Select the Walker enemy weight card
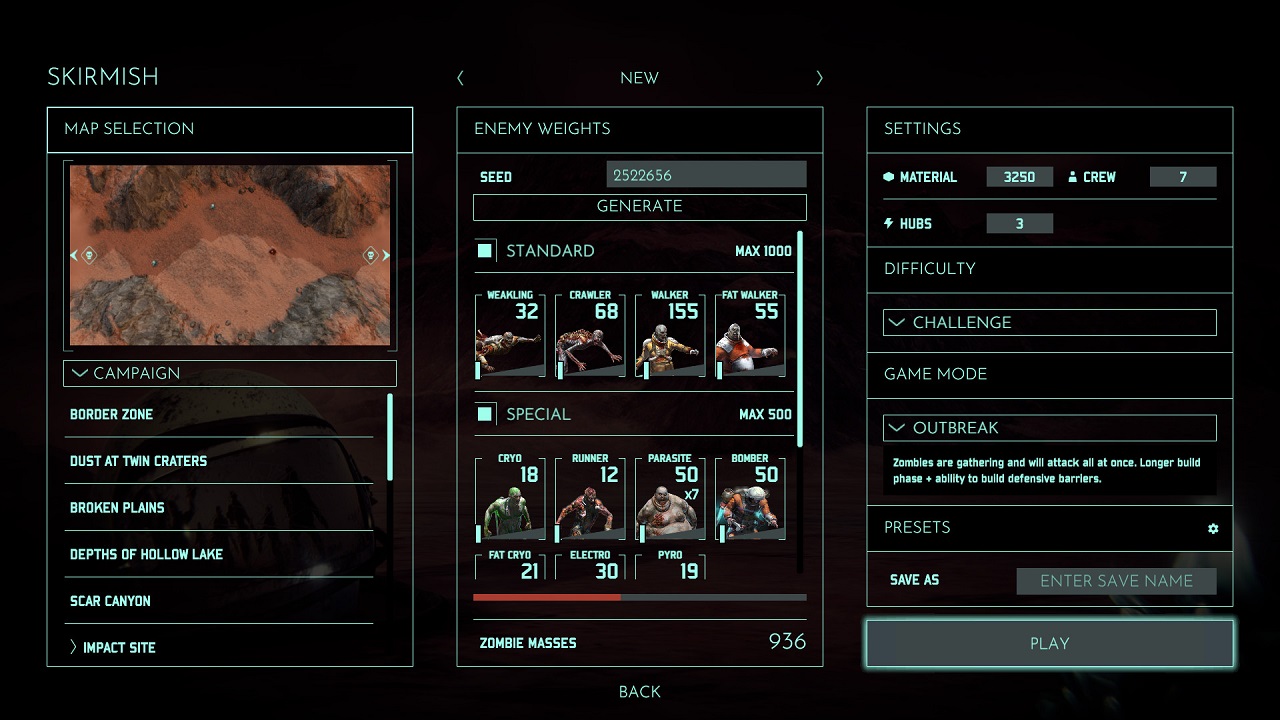1280x720 pixels. point(669,334)
